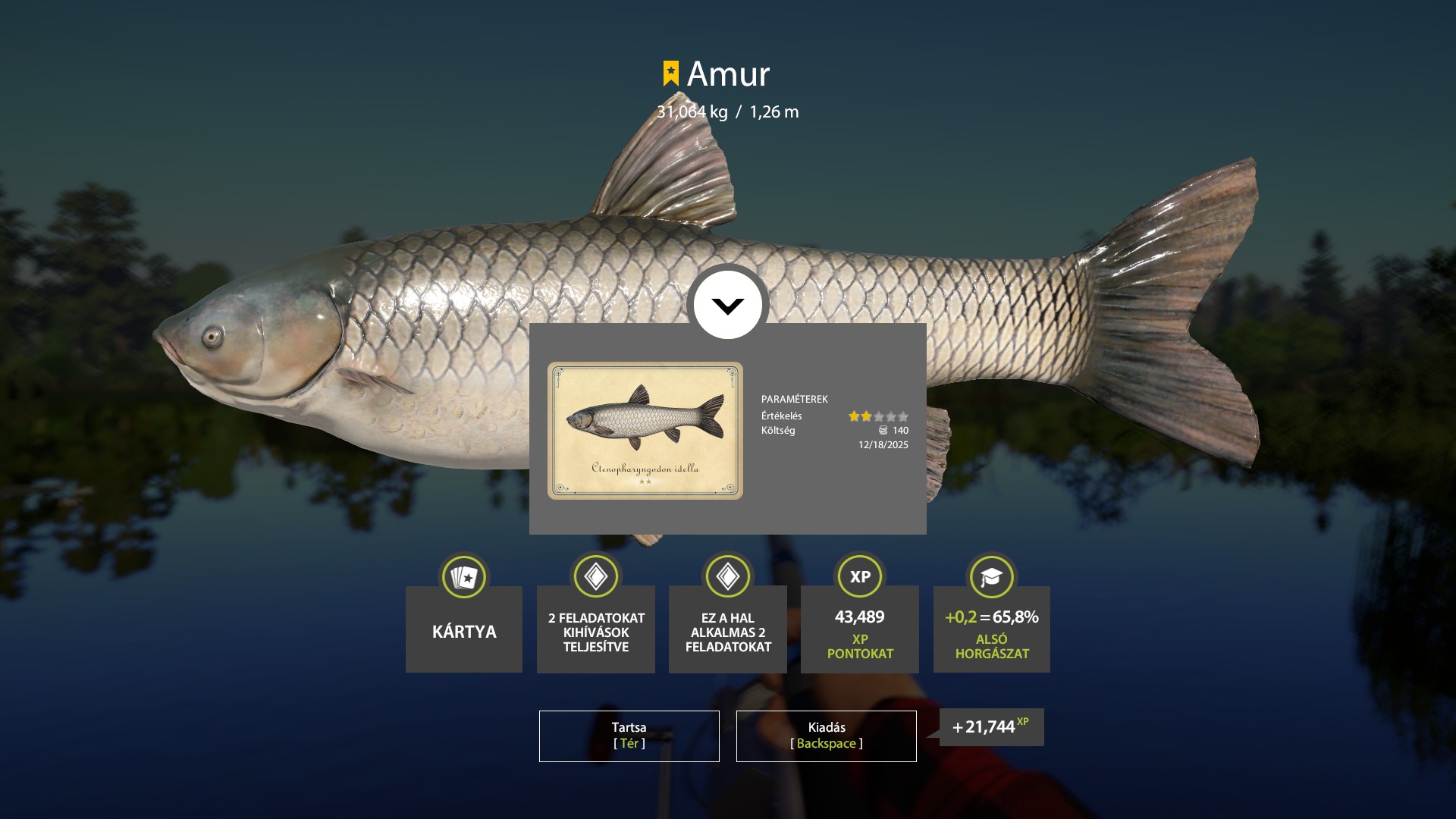
Task: Release the fish with the Kiadás button
Action: point(826,736)
